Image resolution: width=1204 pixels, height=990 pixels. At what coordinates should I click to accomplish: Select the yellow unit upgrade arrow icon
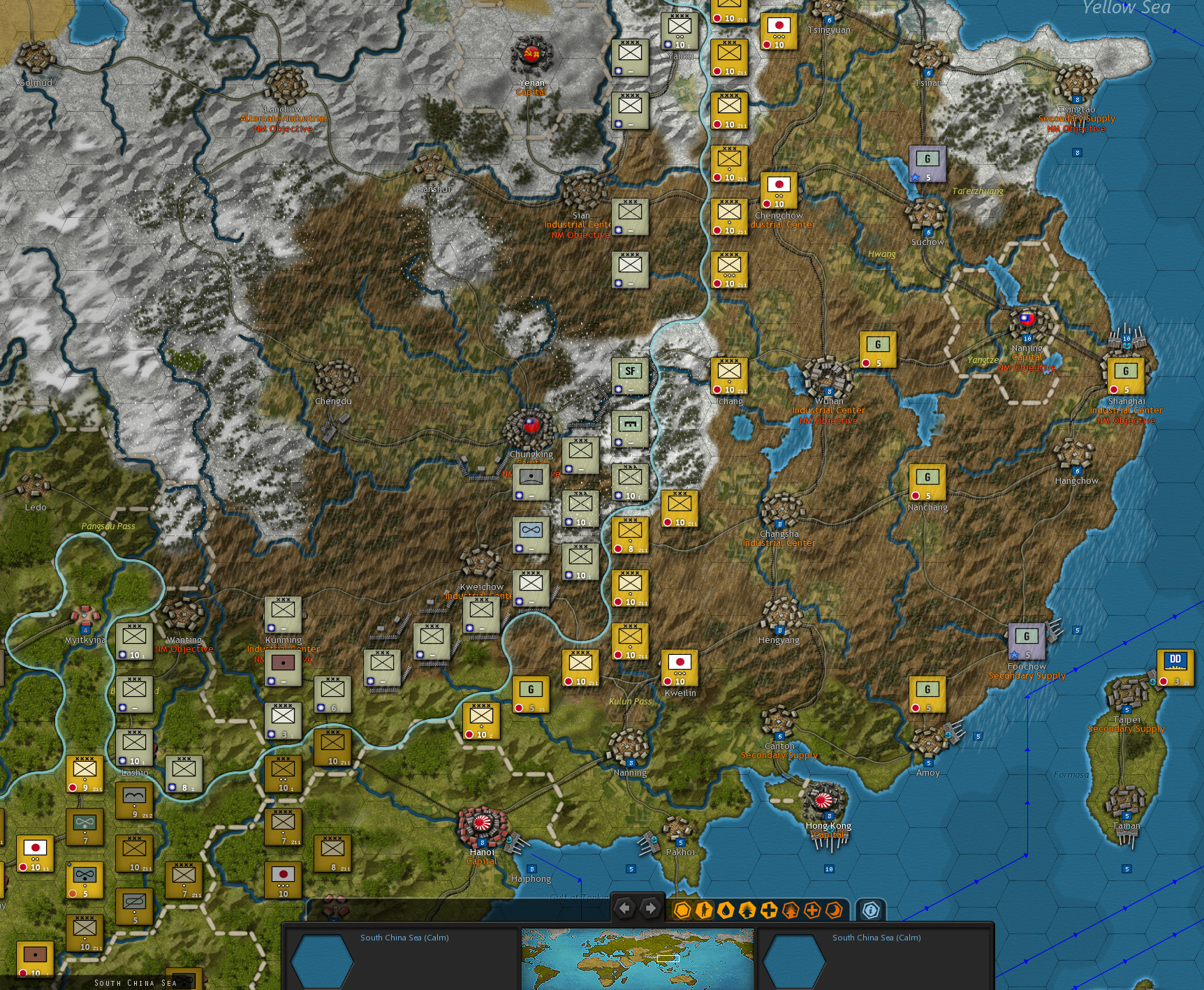pyautogui.click(x=747, y=909)
